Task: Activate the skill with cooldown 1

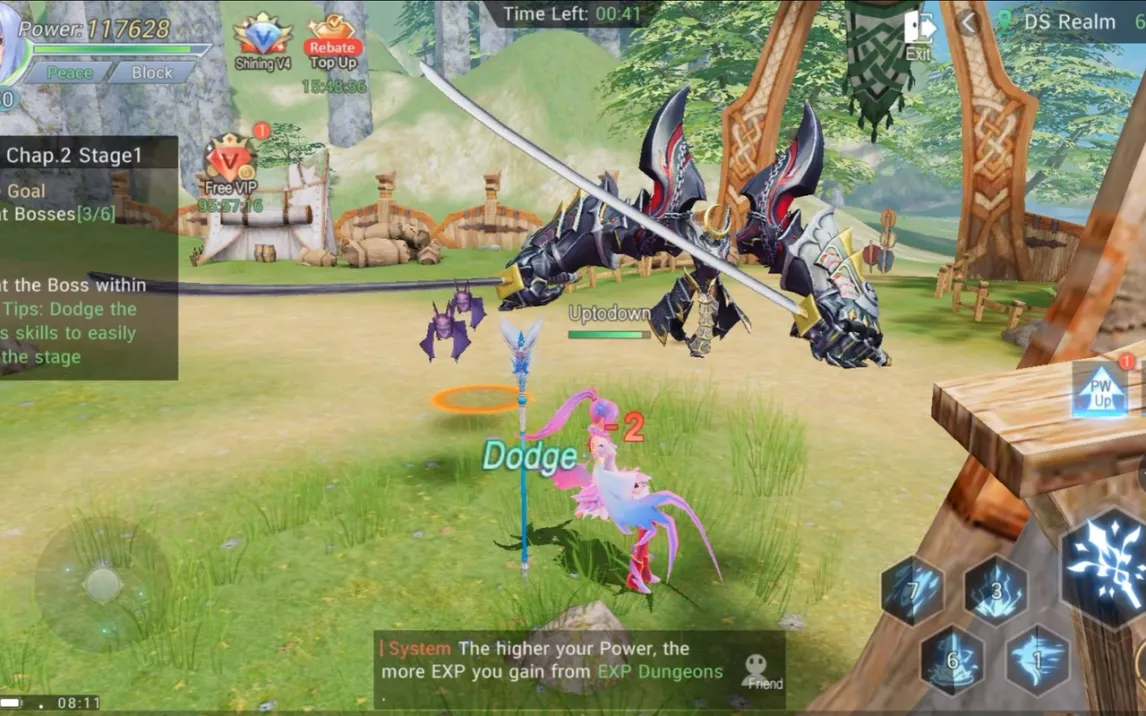Action: (x=1037, y=660)
